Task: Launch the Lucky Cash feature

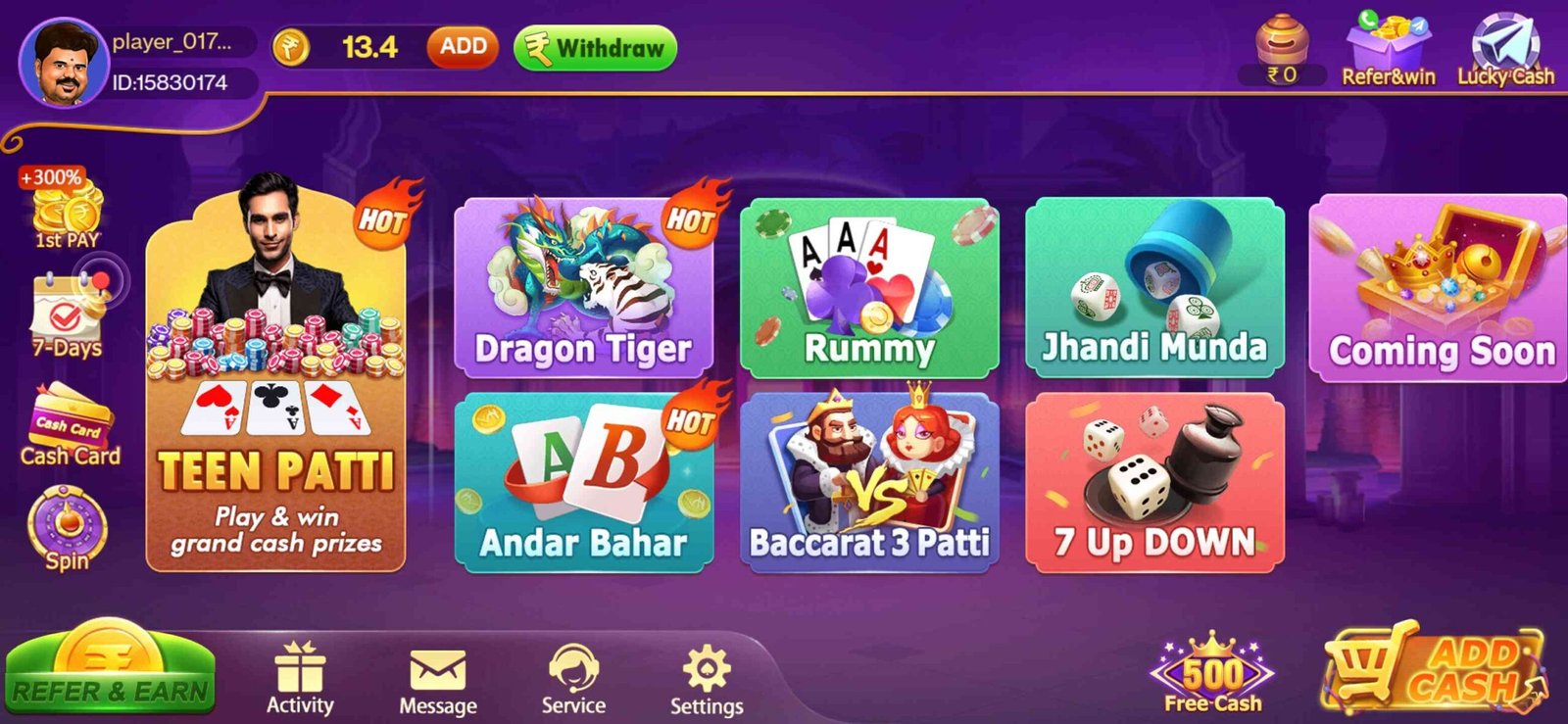Action: (x=1506, y=44)
